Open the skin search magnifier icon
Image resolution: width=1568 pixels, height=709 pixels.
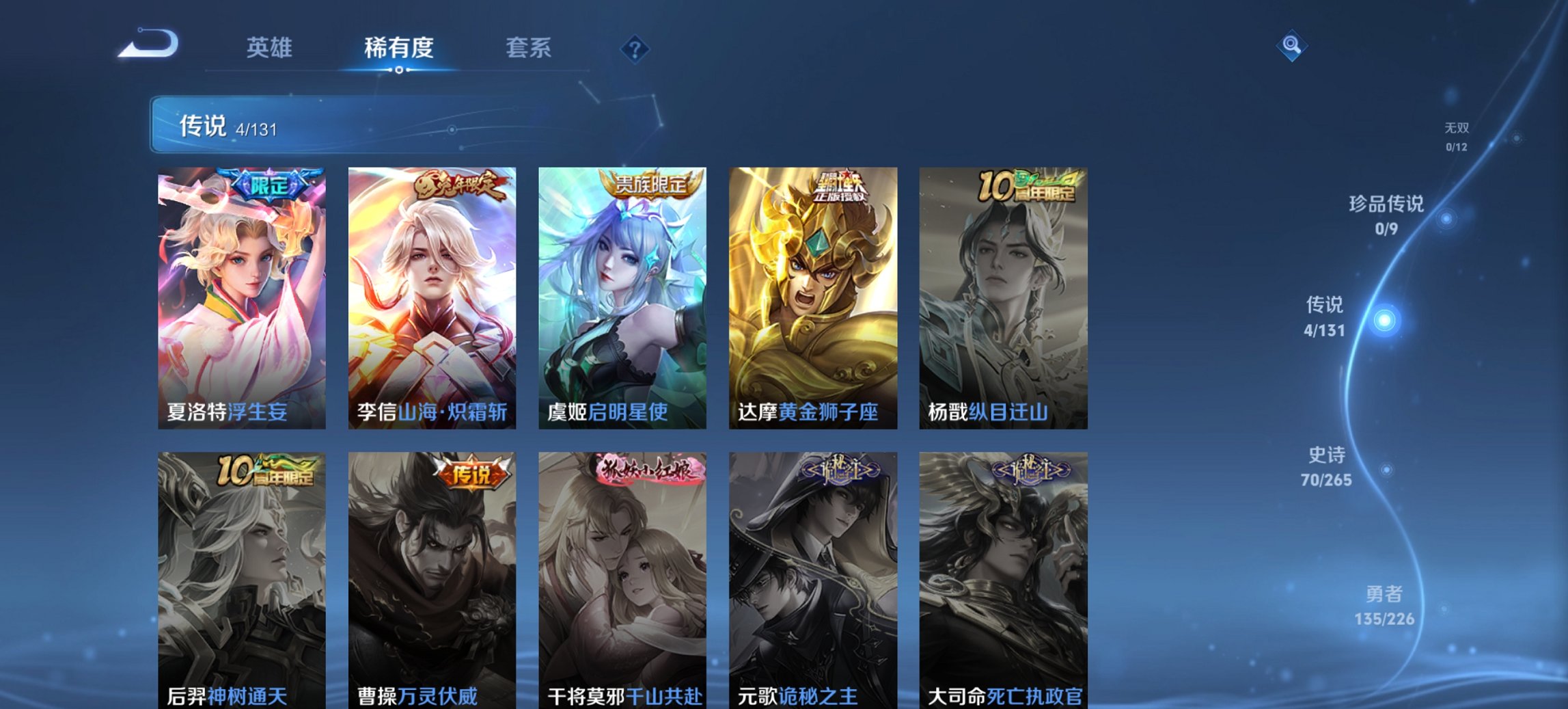1290,44
